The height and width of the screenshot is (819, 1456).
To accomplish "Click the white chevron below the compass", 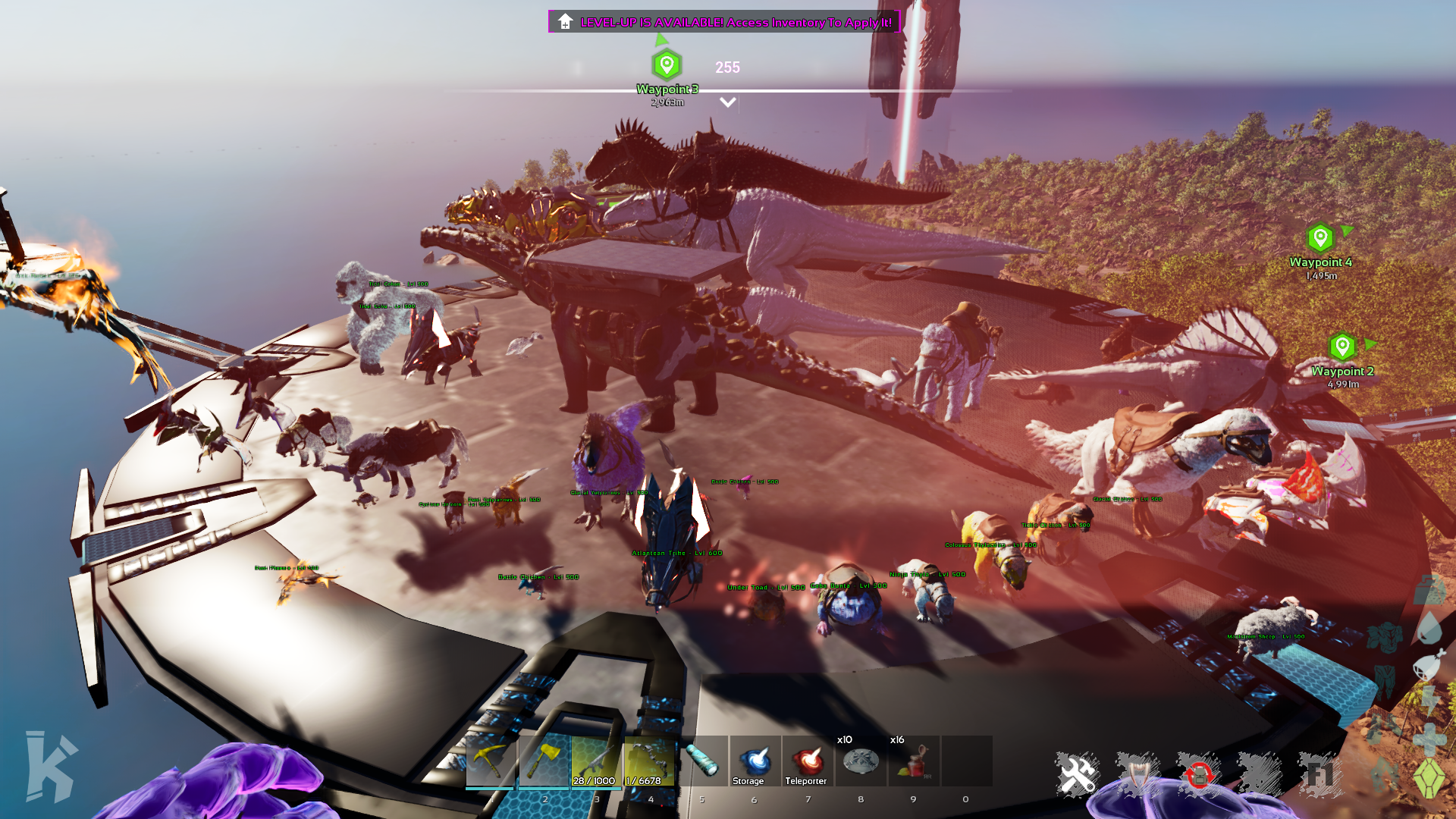I will point(727,102).
